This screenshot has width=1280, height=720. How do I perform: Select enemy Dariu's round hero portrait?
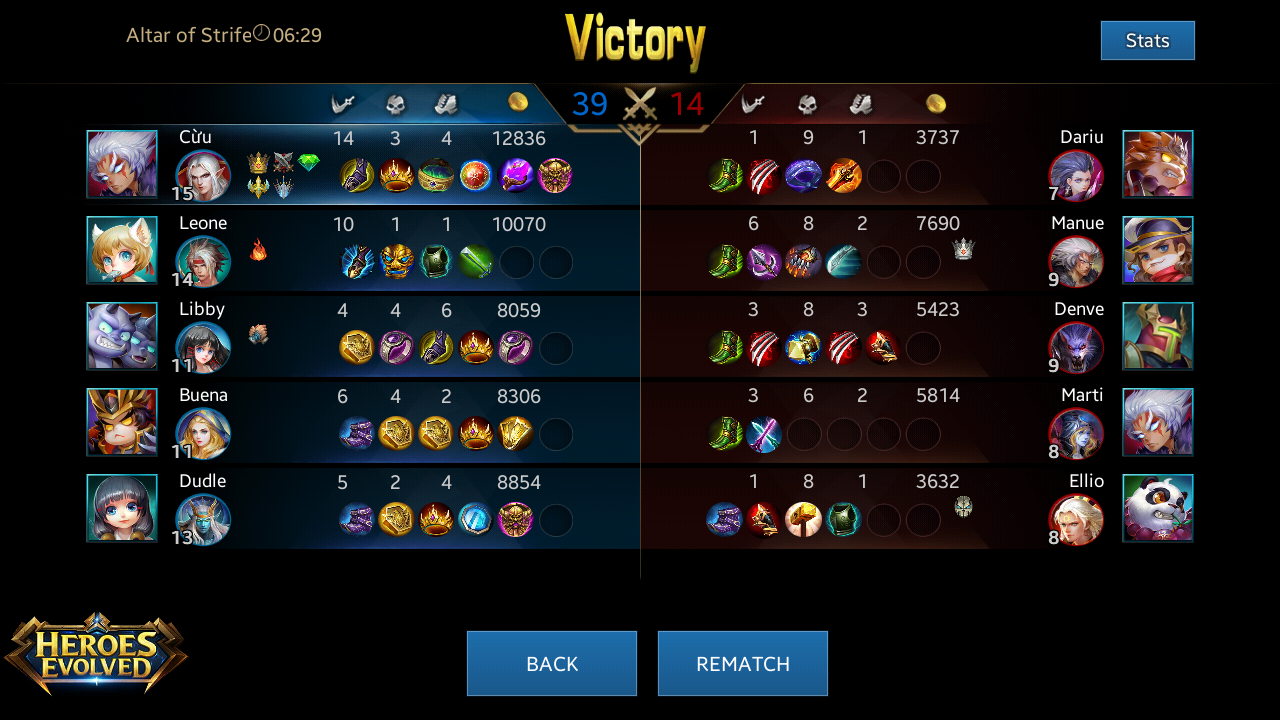tap(1076, 176)
